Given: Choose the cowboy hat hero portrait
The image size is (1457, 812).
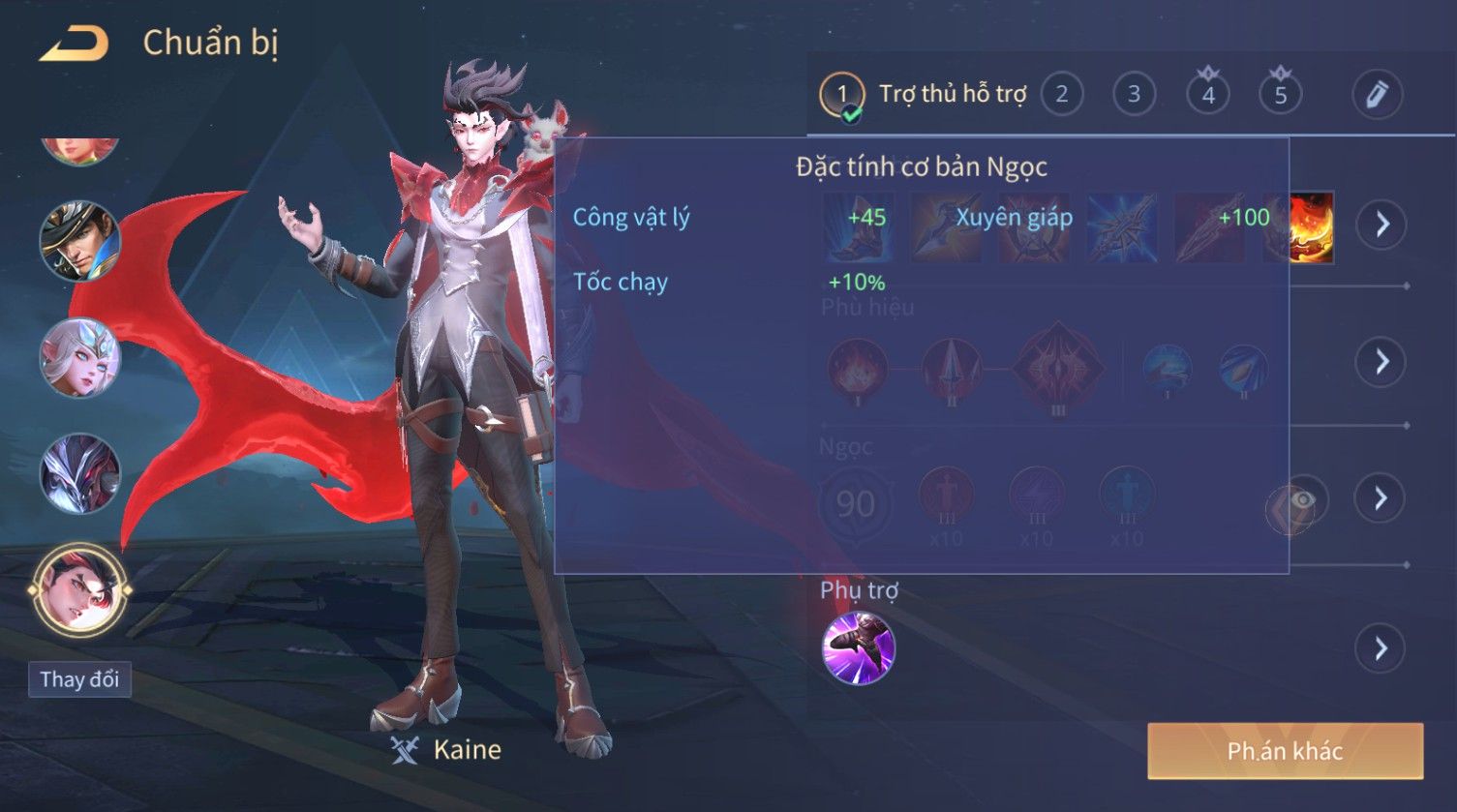Looking at the screenshot, I should [x=79, y=240].
